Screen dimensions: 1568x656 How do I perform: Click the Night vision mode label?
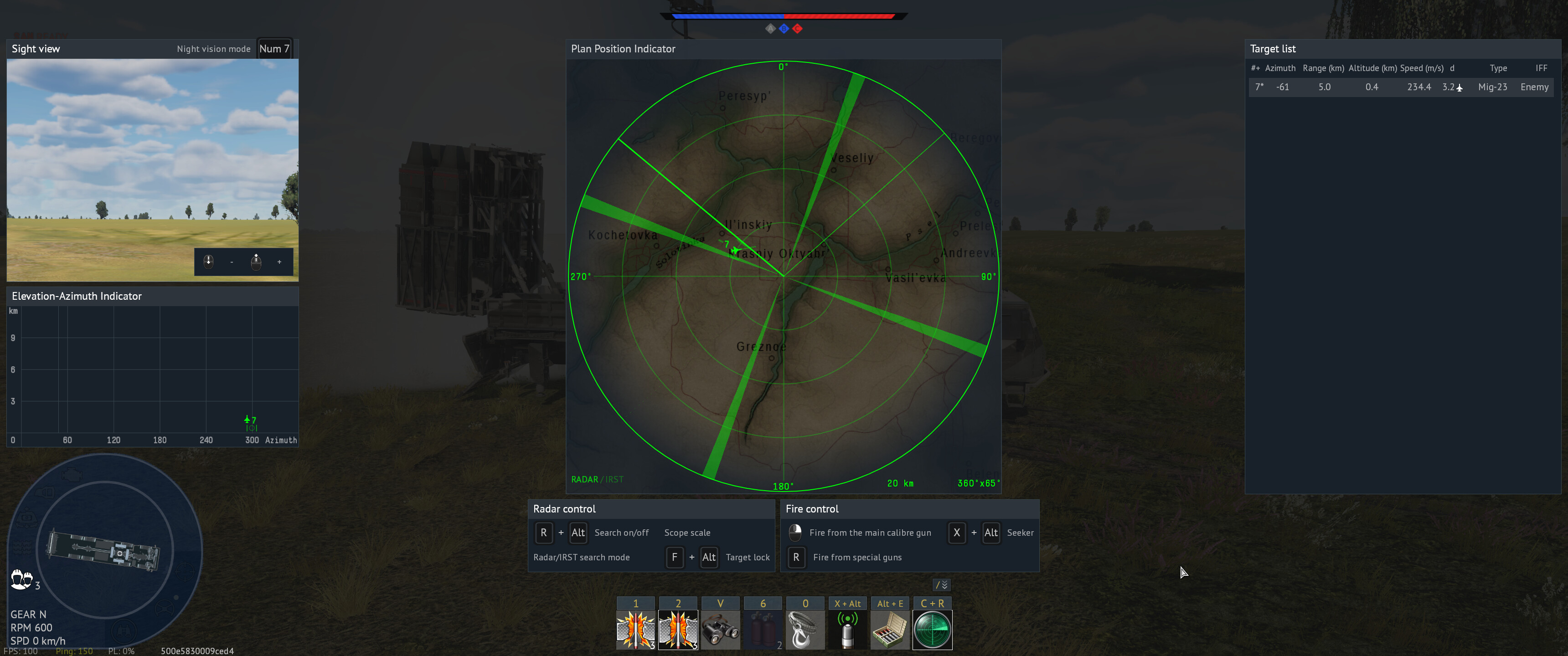click(213, 49)
